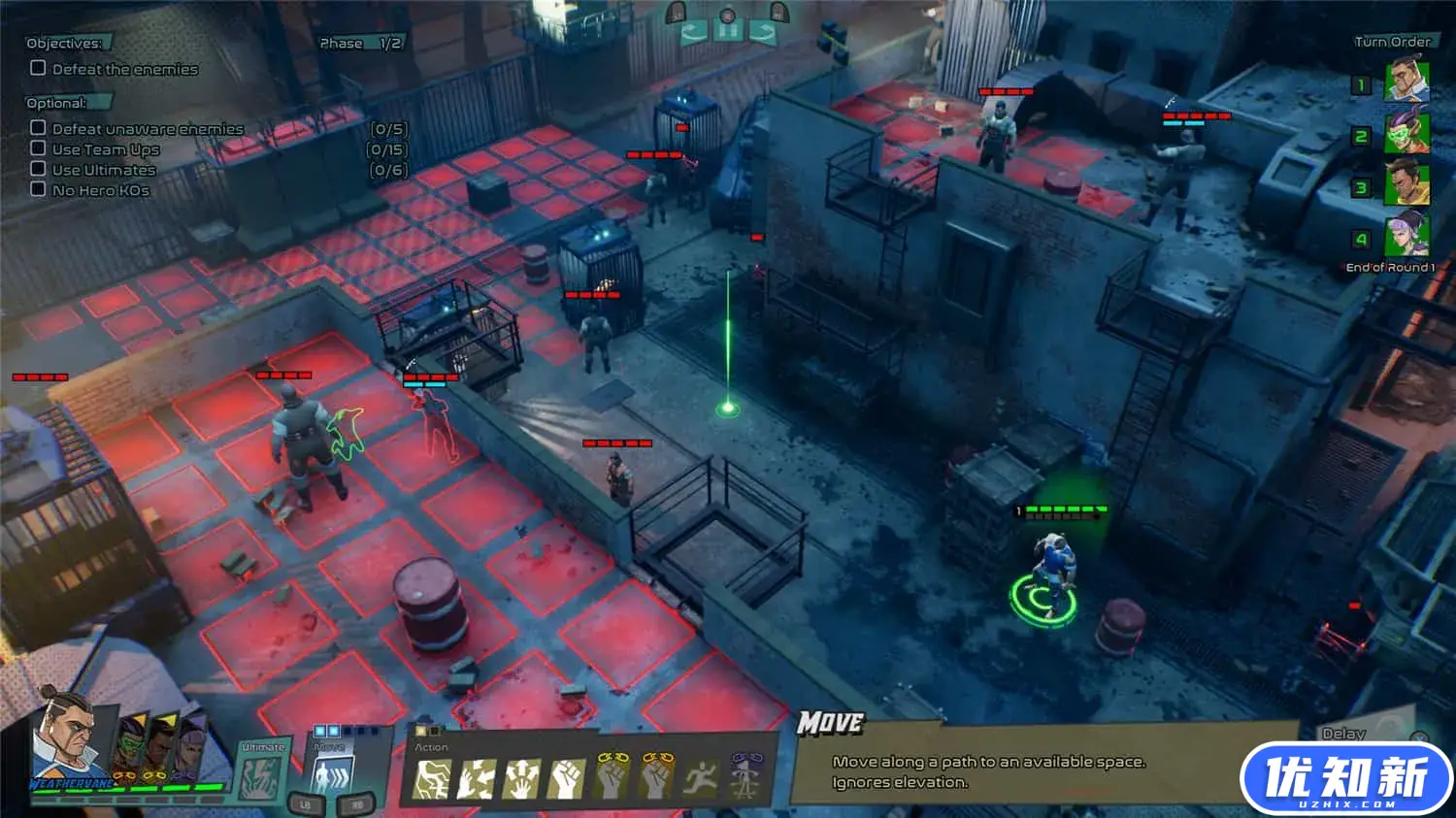Rotate the camera right with the top arrow
Viewport: 1456px width, 818px height.
point(763,33)
